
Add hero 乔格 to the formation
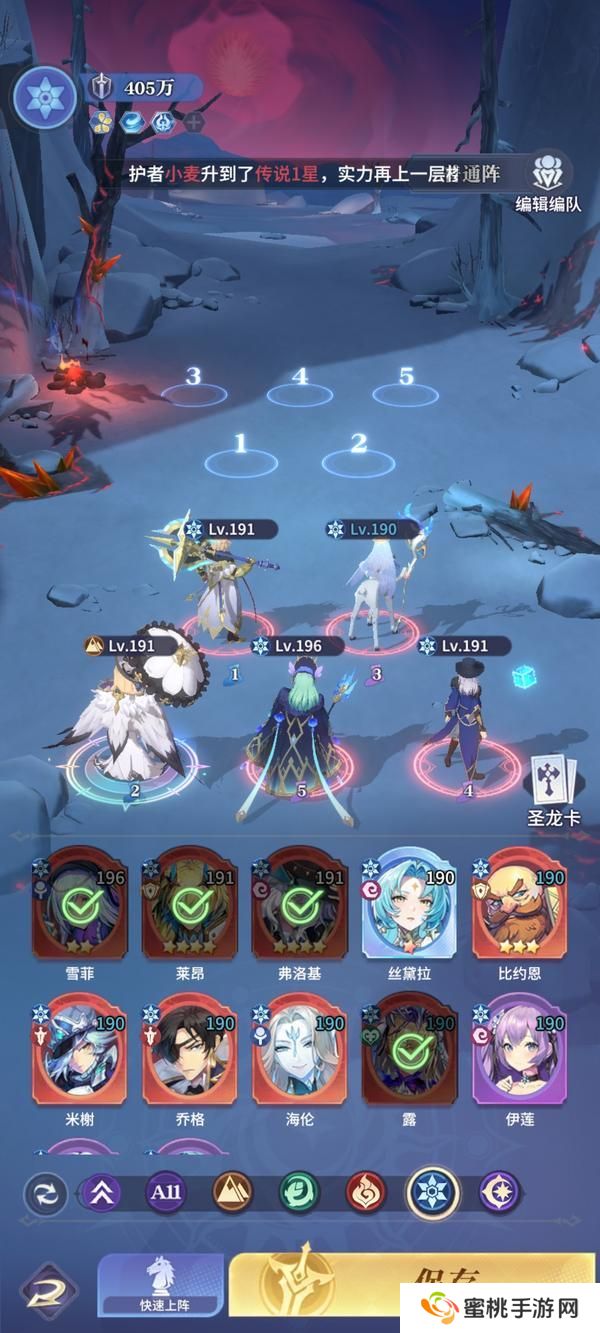[x=190, y=1052]
